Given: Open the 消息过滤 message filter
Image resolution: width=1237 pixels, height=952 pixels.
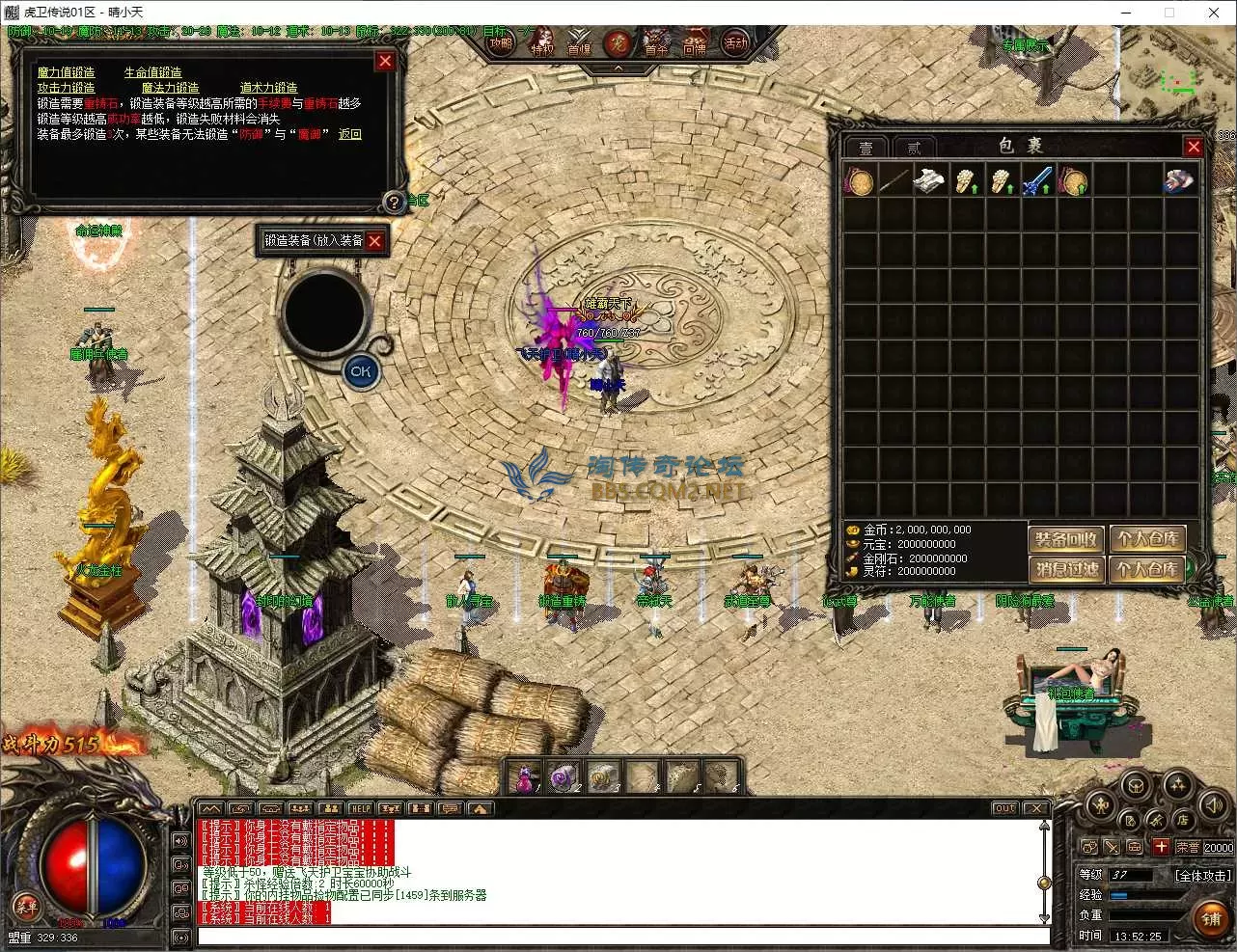Looking at the screenshot, I should [1066, 569].
